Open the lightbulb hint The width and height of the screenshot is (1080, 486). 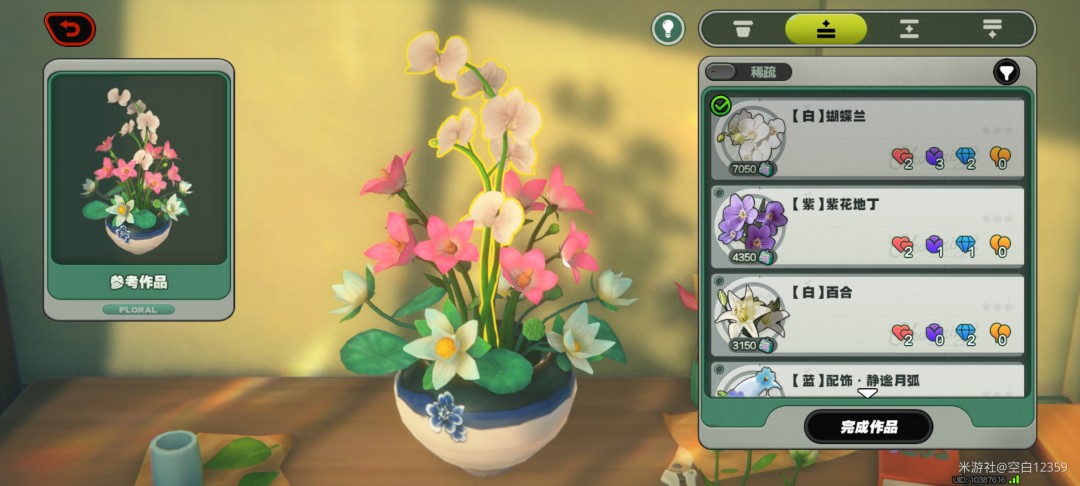click(668, 28)
